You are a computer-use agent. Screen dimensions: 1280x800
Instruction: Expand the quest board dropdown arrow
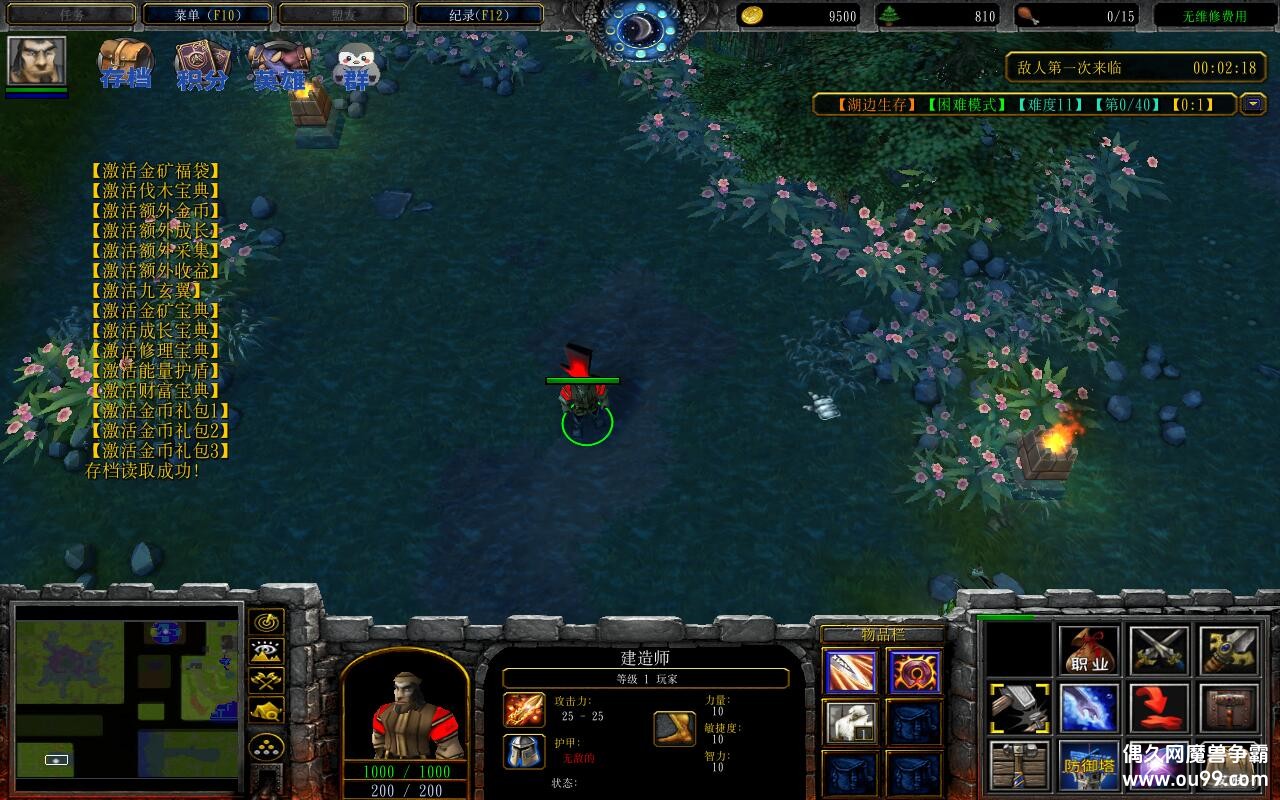[x=1253, y=104]
